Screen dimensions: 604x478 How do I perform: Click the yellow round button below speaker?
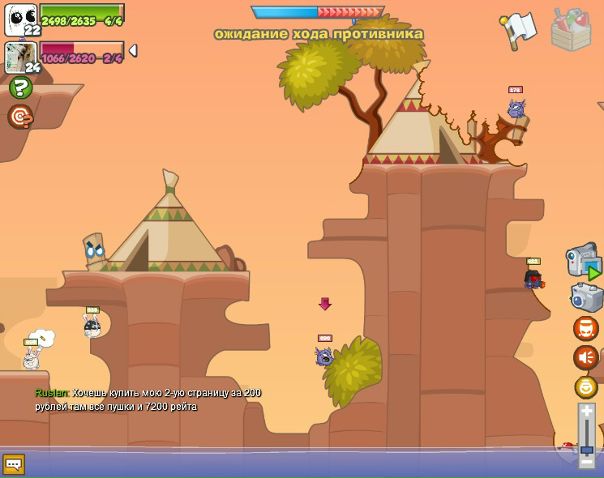click(x=585, y=387)
